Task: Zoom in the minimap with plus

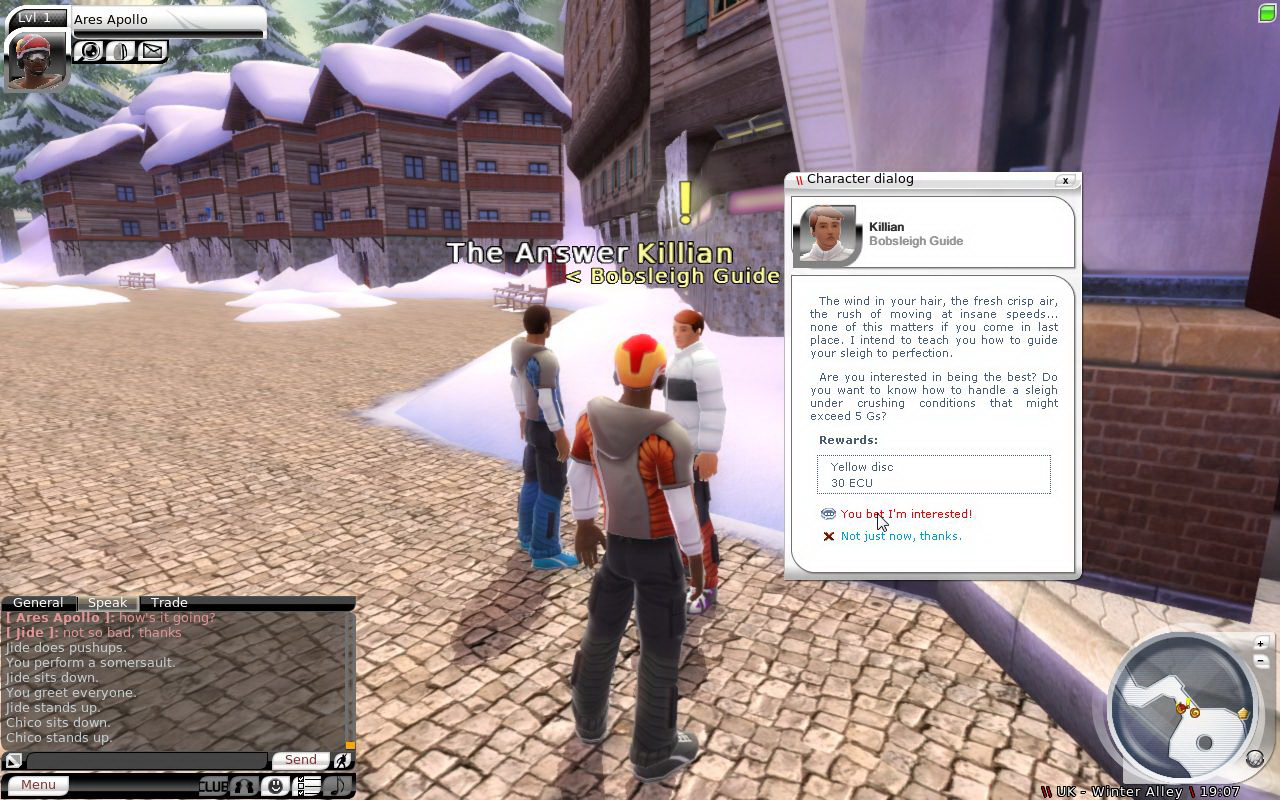Action: coord(1261,643)
